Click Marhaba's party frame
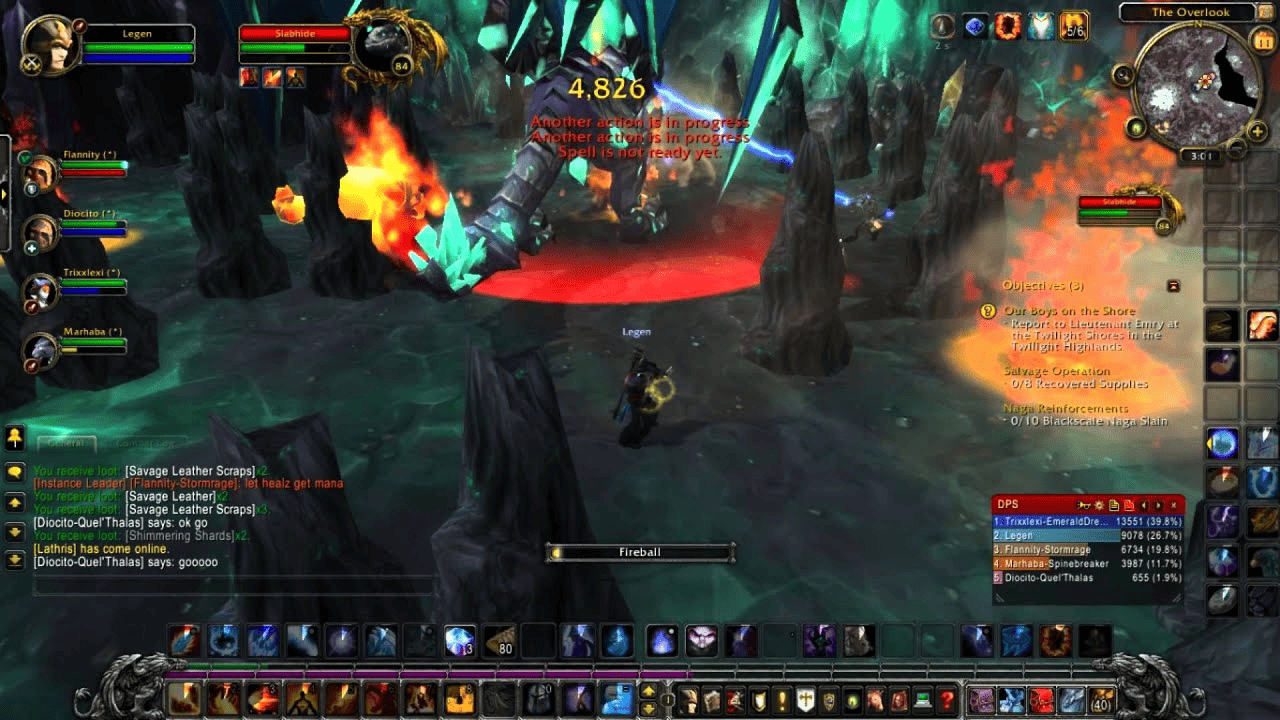The height and width of the screenshot is (720, 1280). pos(42,348)
